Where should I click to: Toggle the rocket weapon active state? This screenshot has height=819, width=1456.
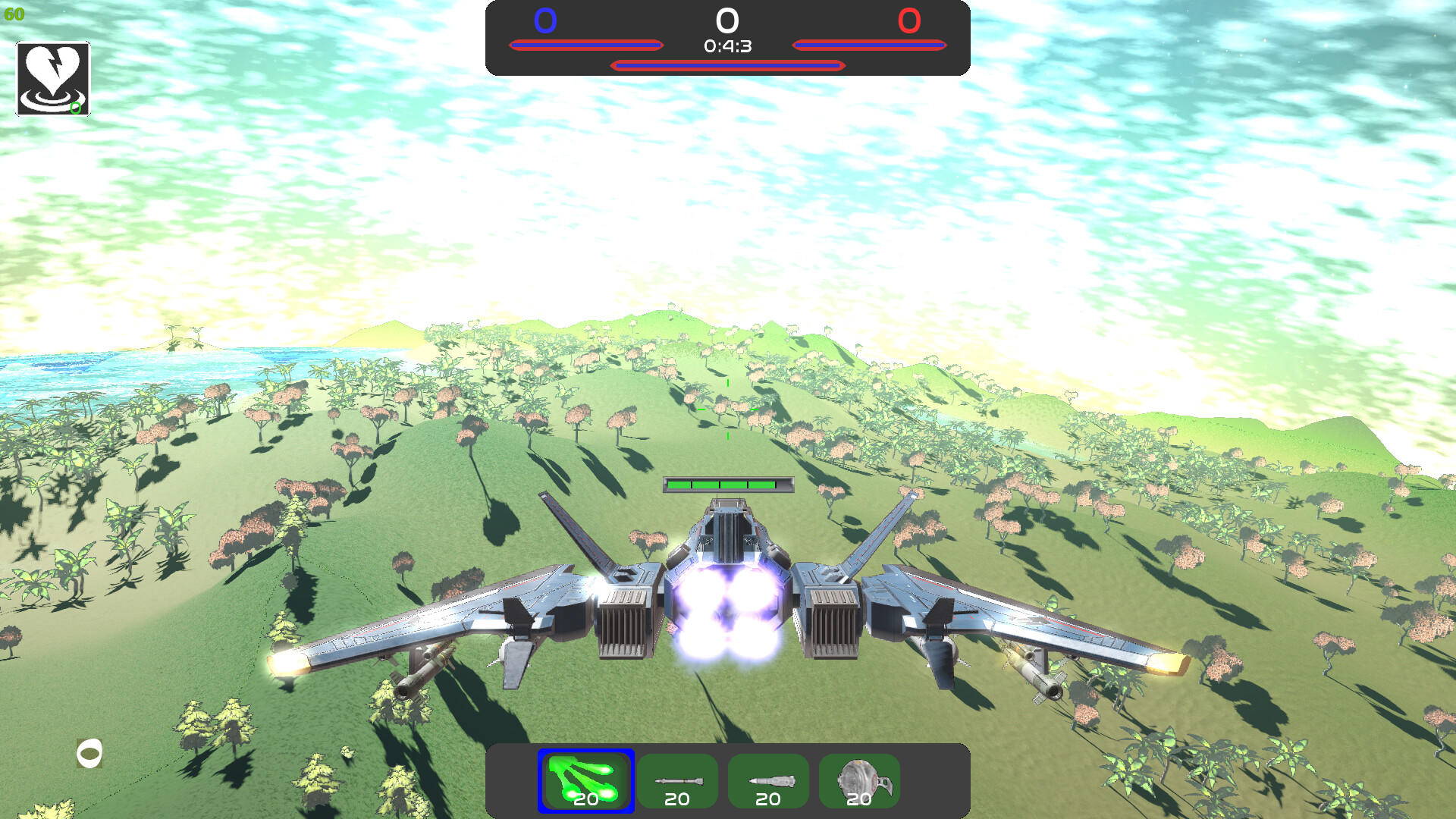(x=767, y=780)
